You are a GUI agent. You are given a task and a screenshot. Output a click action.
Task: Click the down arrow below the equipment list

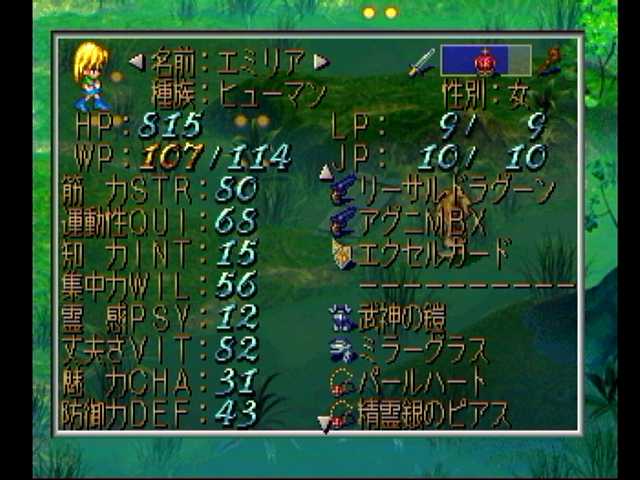click(x=325, y=425)
